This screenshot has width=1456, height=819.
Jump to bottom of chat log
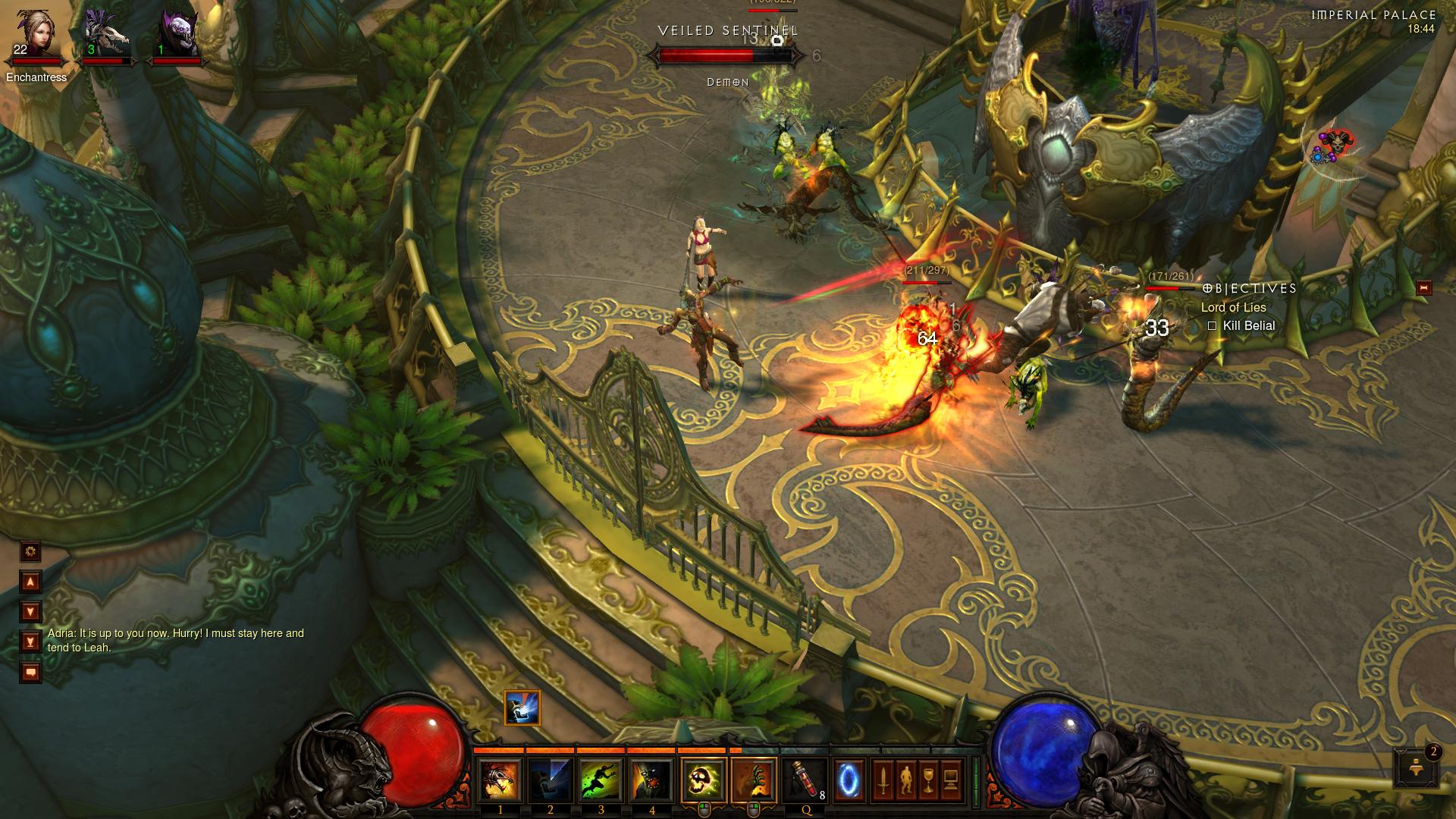click(x=30, y=642)
